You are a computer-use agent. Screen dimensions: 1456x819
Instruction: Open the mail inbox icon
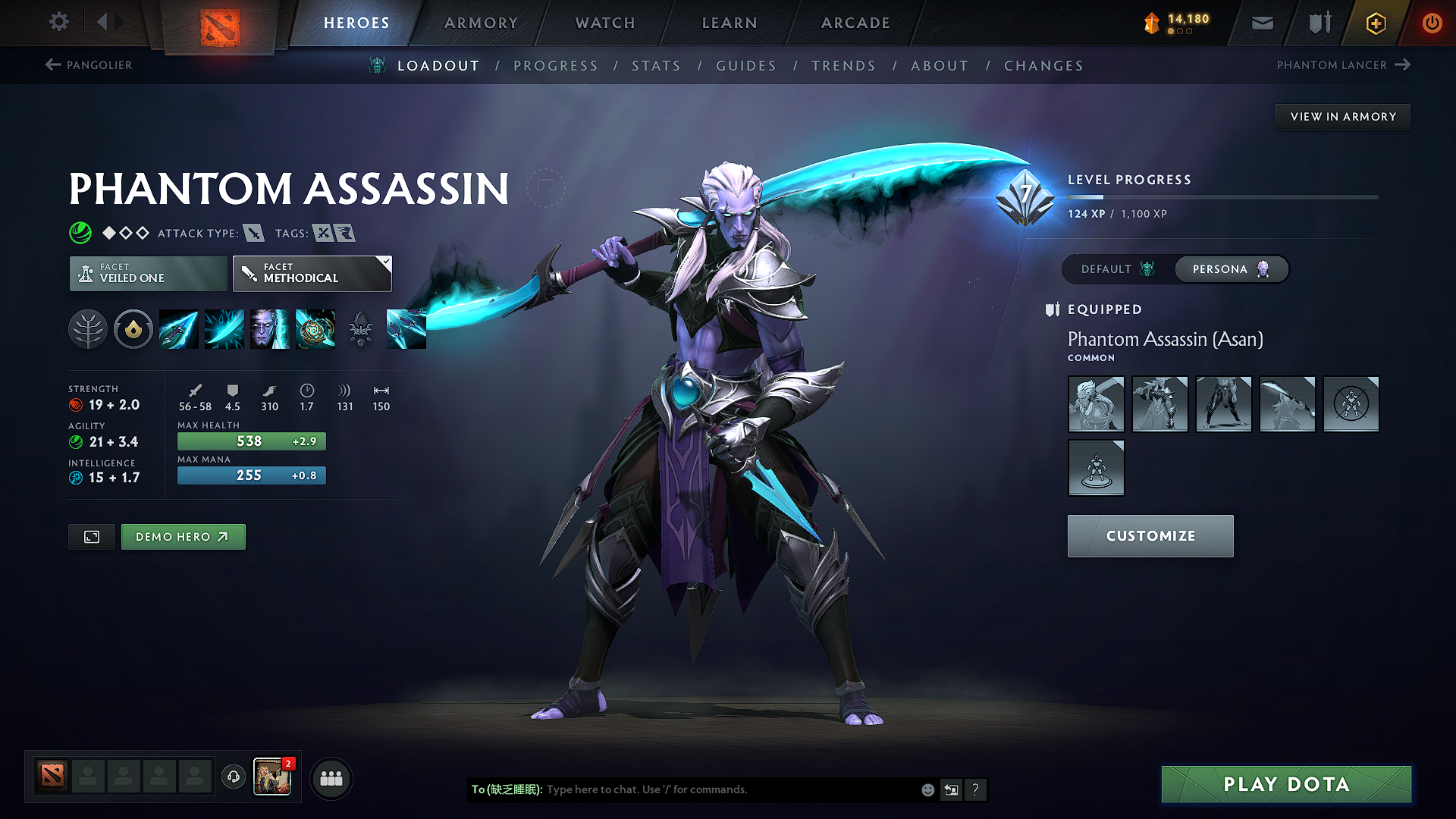[x=1262, y=23]
